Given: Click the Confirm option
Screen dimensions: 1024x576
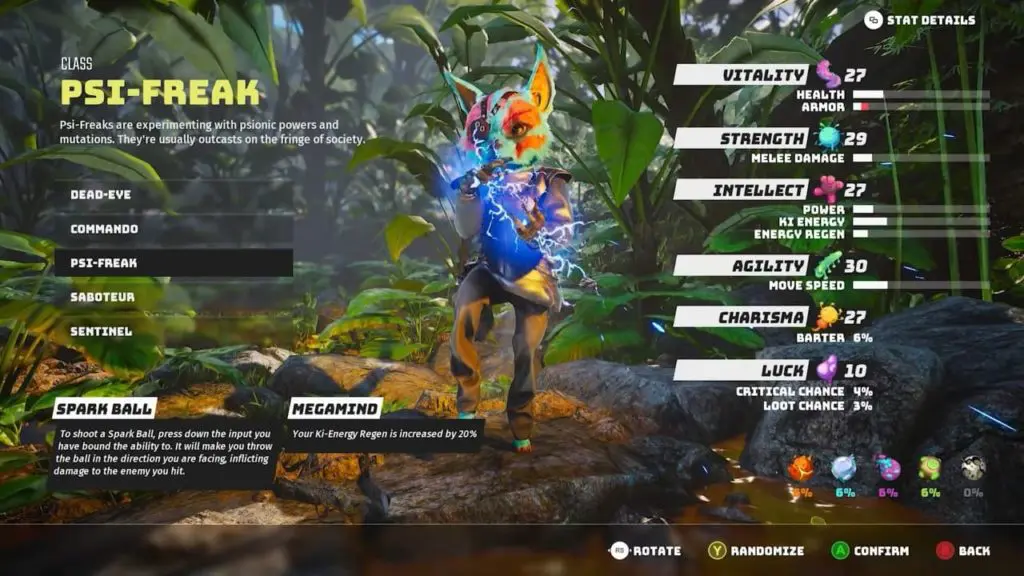Looking at the screenshot, I should coord(870,551).
